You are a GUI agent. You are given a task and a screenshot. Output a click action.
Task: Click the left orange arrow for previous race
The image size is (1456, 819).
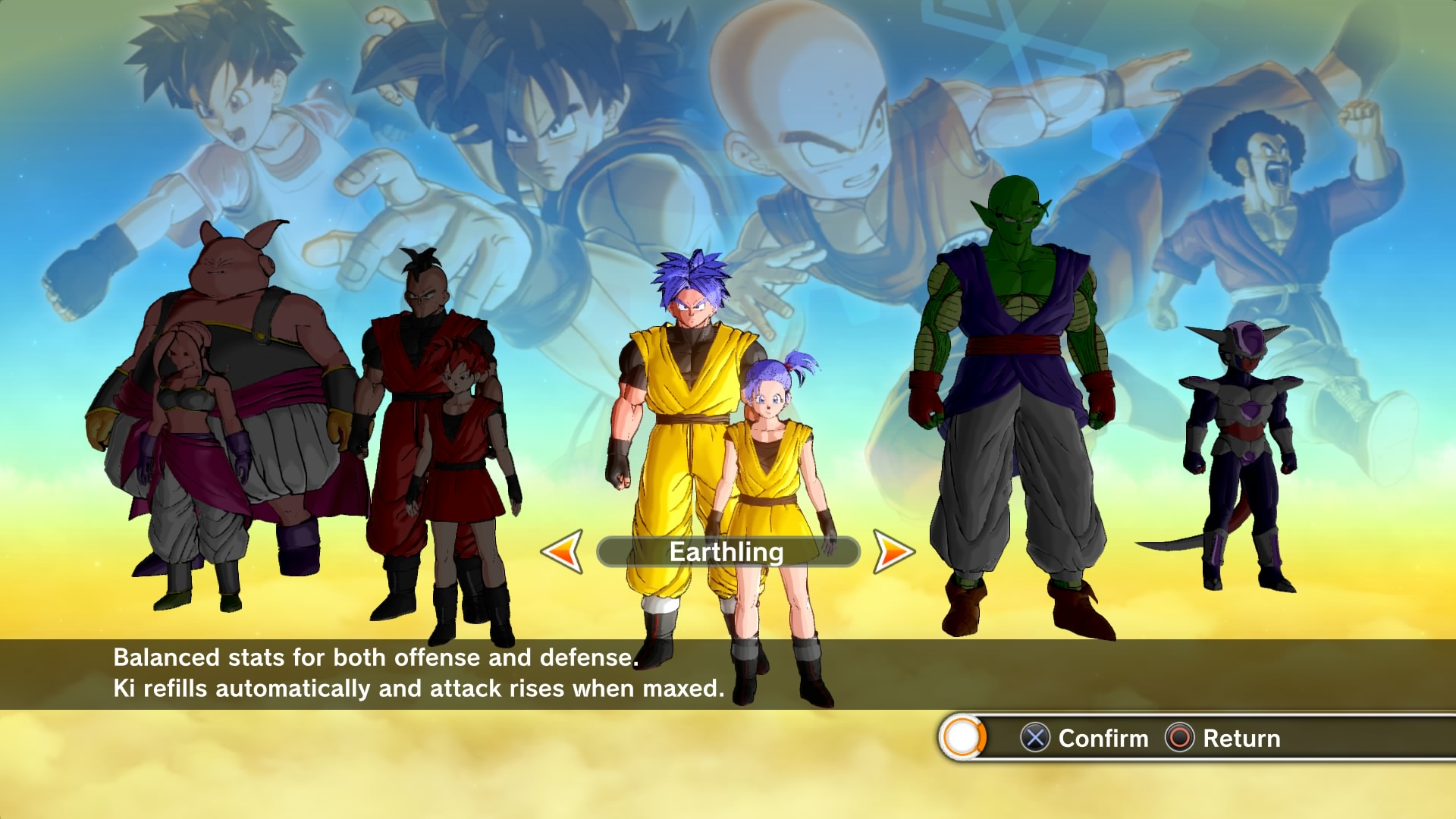click(563, 551)
